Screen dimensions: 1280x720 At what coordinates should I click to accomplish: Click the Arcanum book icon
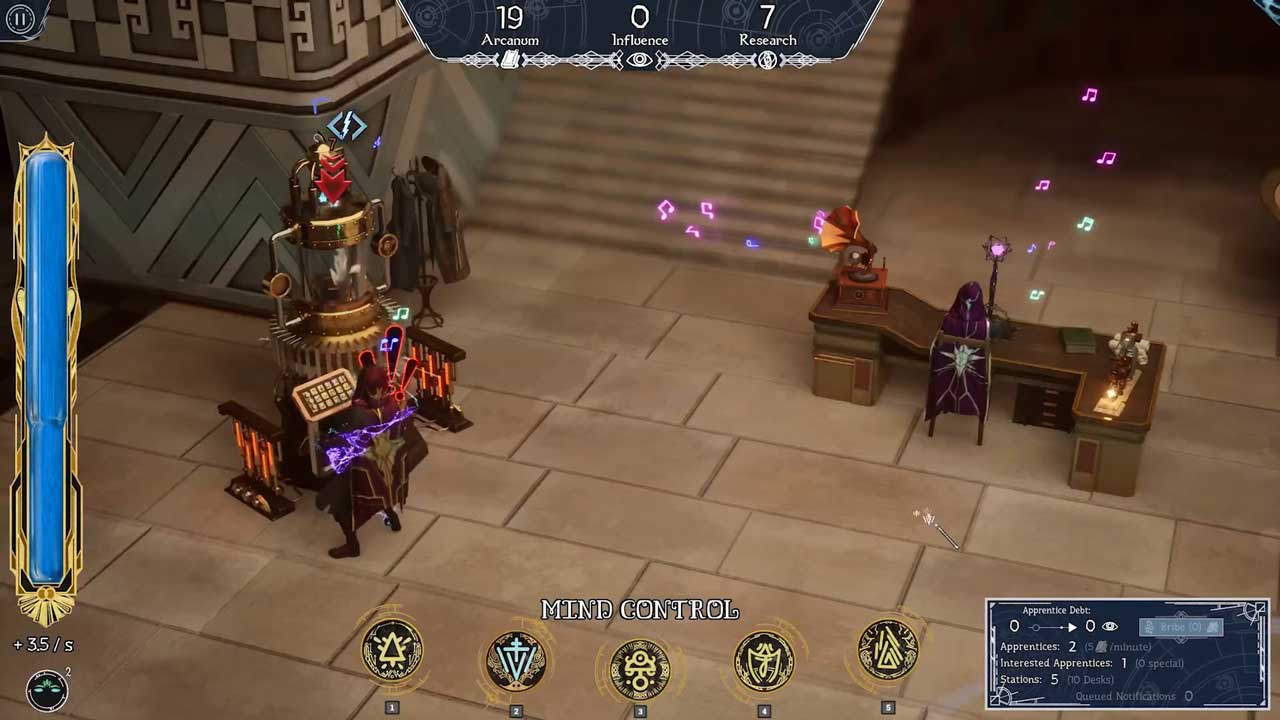(x=510, y=60)
